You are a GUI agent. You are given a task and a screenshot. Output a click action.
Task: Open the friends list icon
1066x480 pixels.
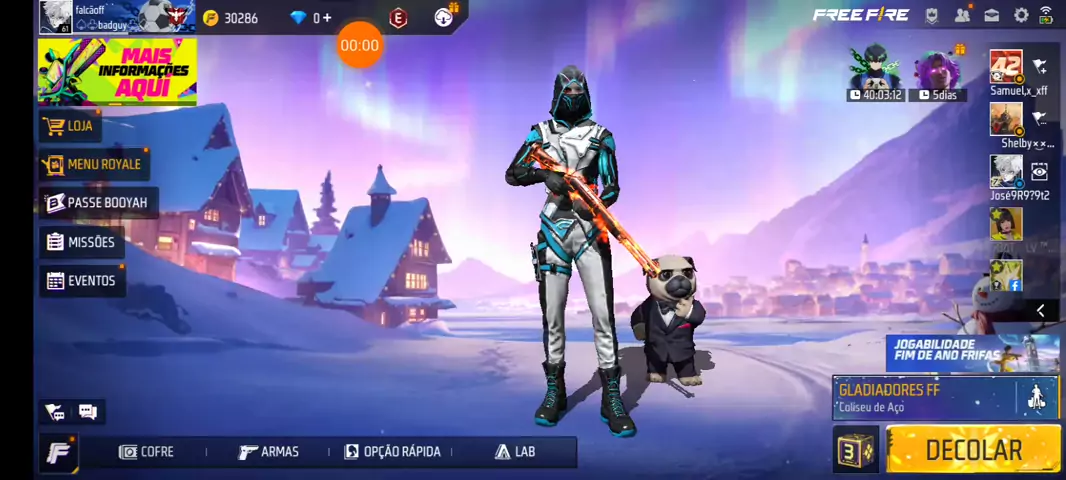962,15
